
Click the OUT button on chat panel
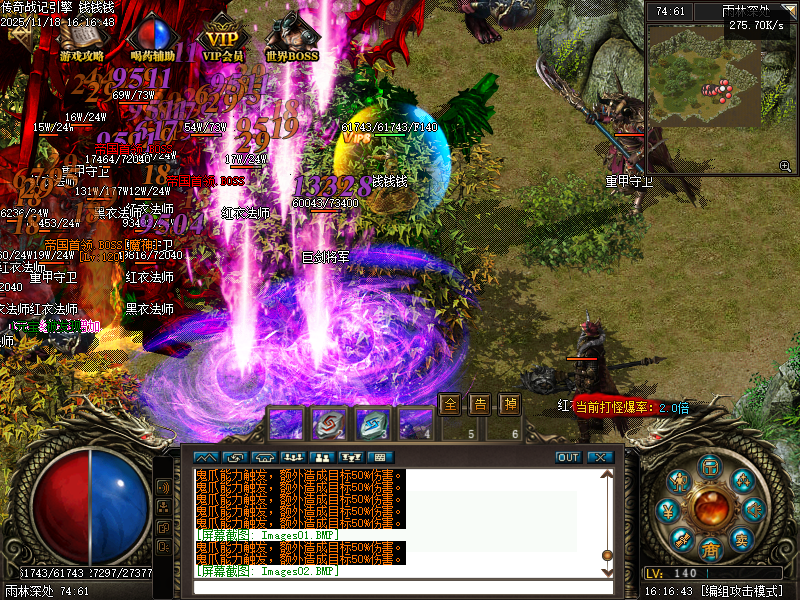click(568, 457)
